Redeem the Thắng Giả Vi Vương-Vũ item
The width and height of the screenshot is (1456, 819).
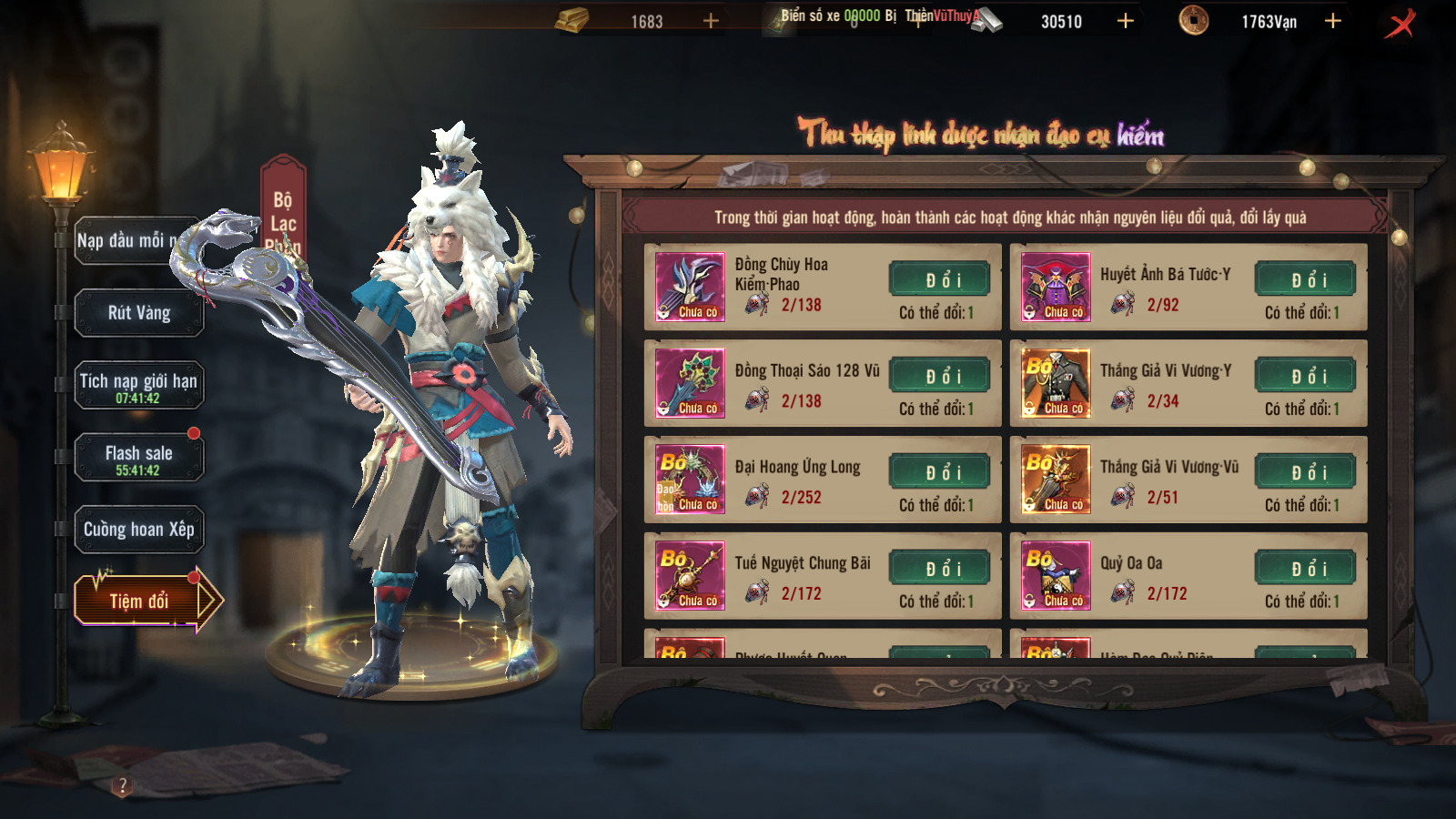click(x=1306, y=472)
